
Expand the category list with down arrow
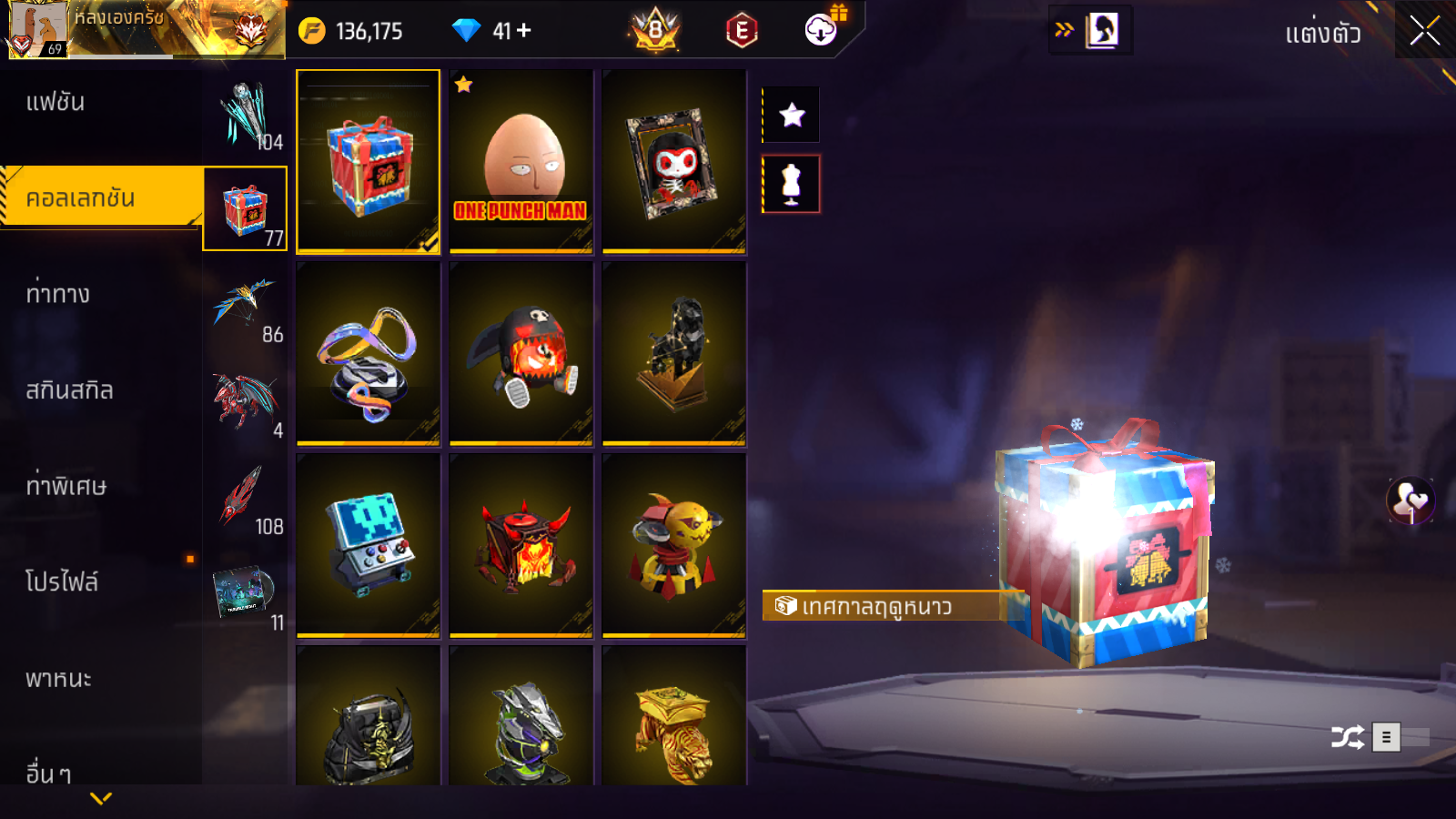pyautogui.click(x=101, y=798)
